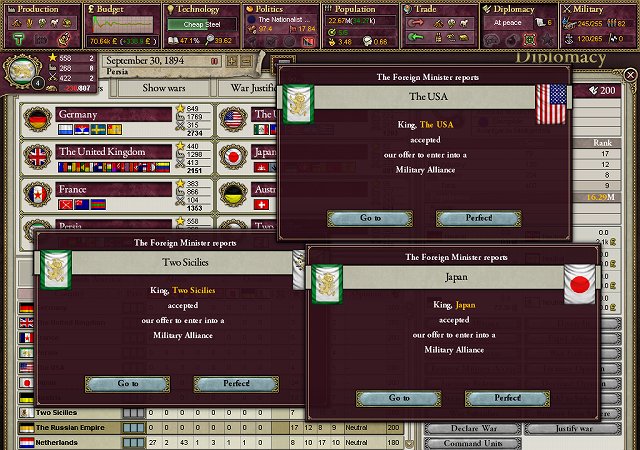
Task: Go to Japan from alliance report
Action: (x=399, y=398)
